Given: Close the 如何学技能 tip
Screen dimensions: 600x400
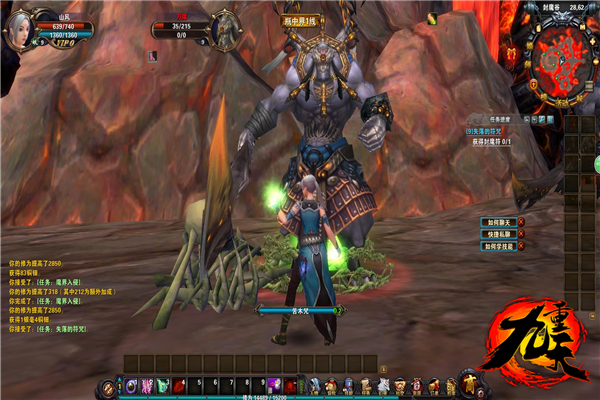Looking at the screenshot, I should pos(521,245).
